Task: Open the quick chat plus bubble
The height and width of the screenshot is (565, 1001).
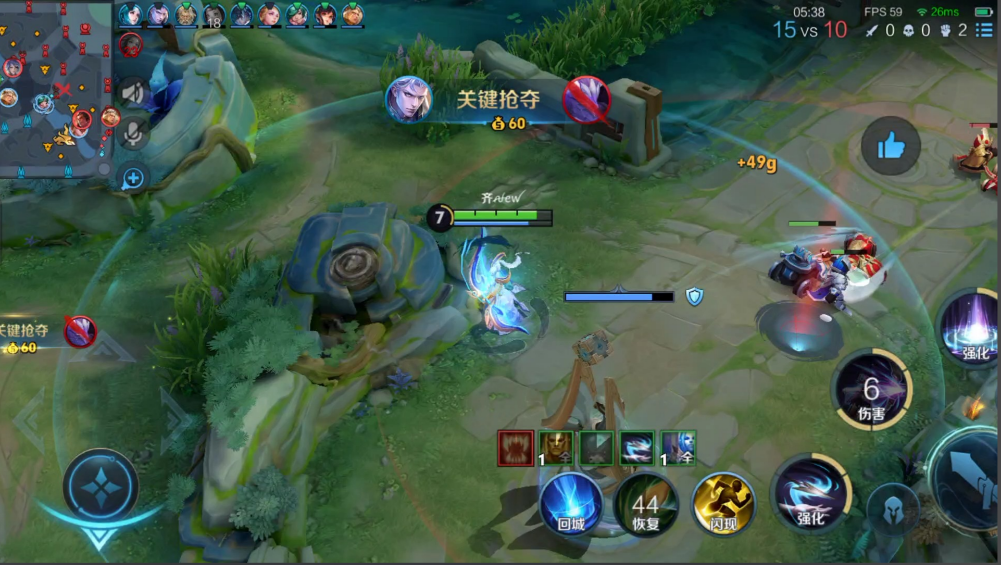Action: coord(133,178)
